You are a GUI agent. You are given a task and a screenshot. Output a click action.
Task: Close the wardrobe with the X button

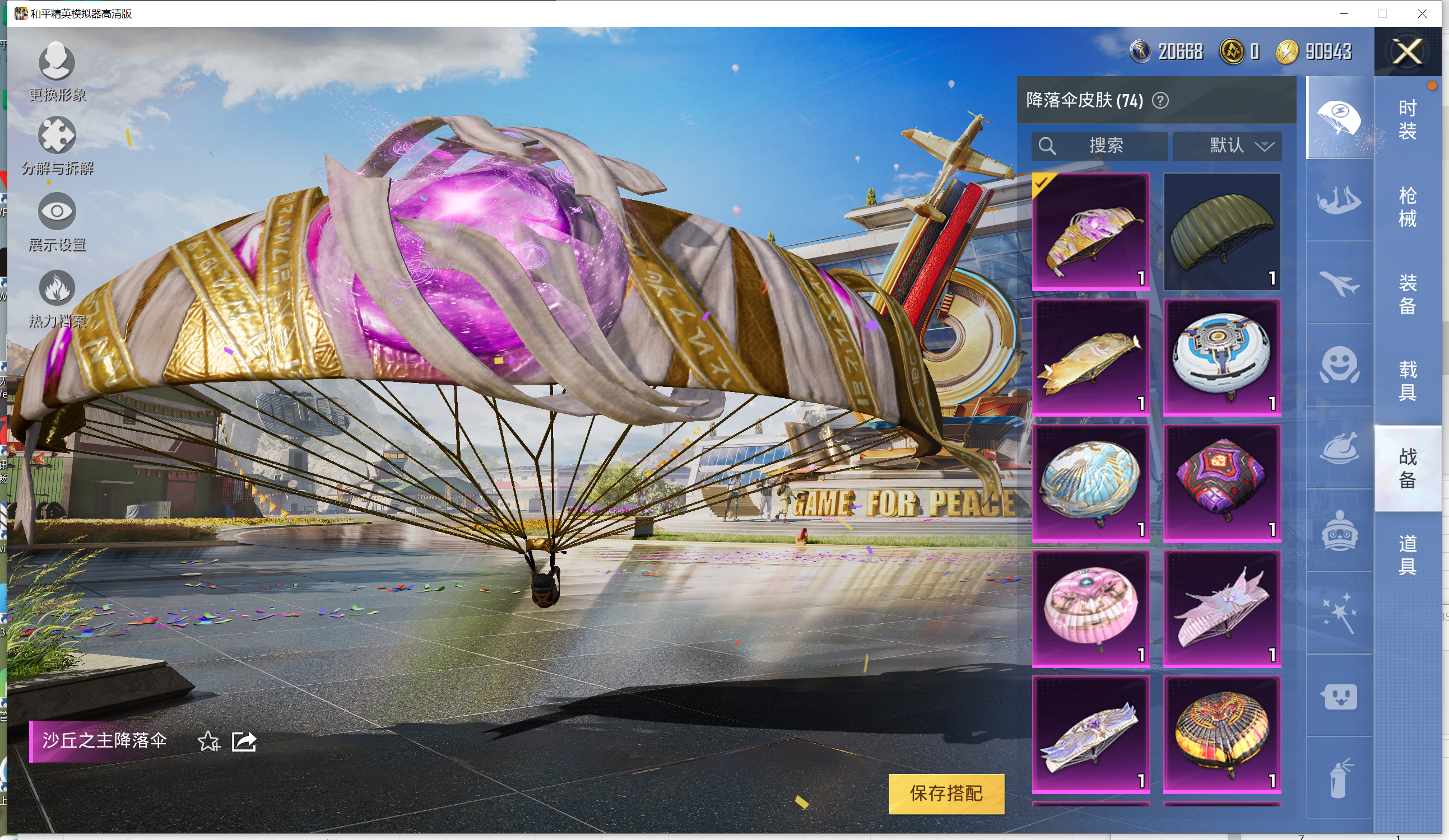(x=1406, y=52)
